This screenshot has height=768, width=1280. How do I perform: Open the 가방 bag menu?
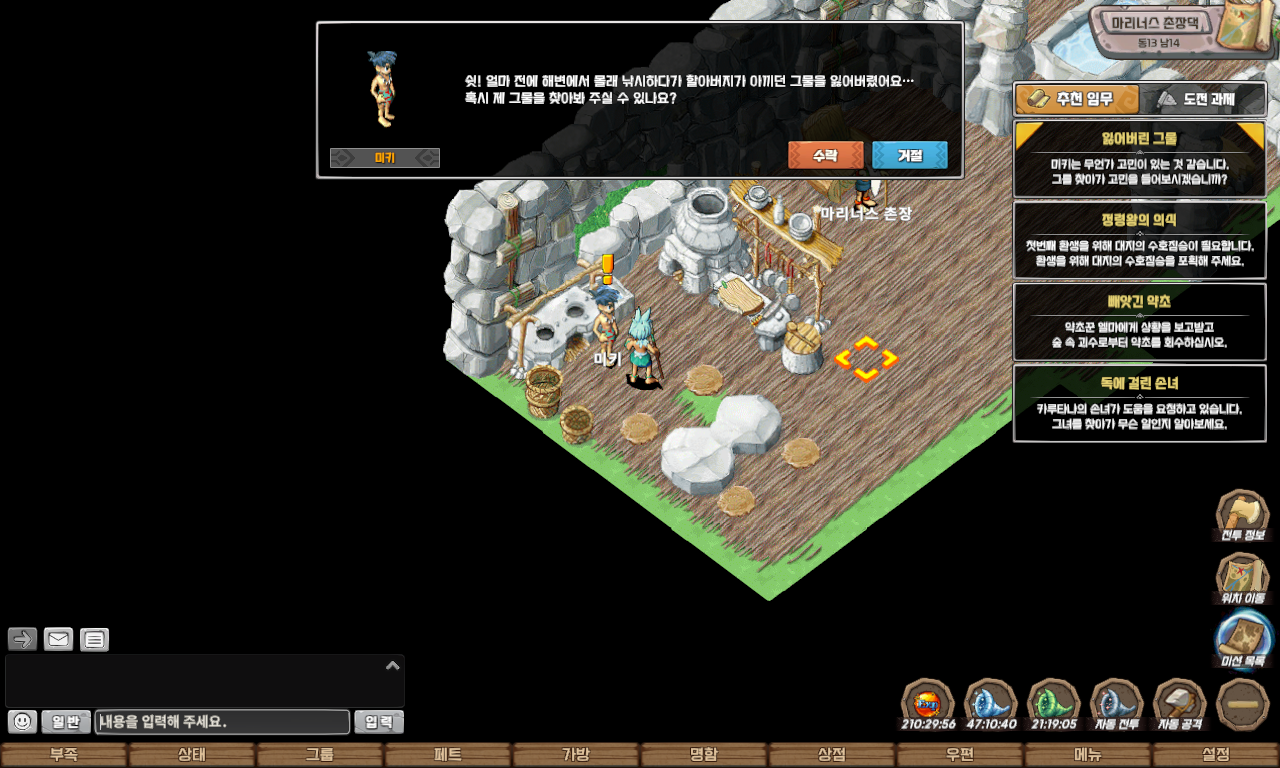576,755
